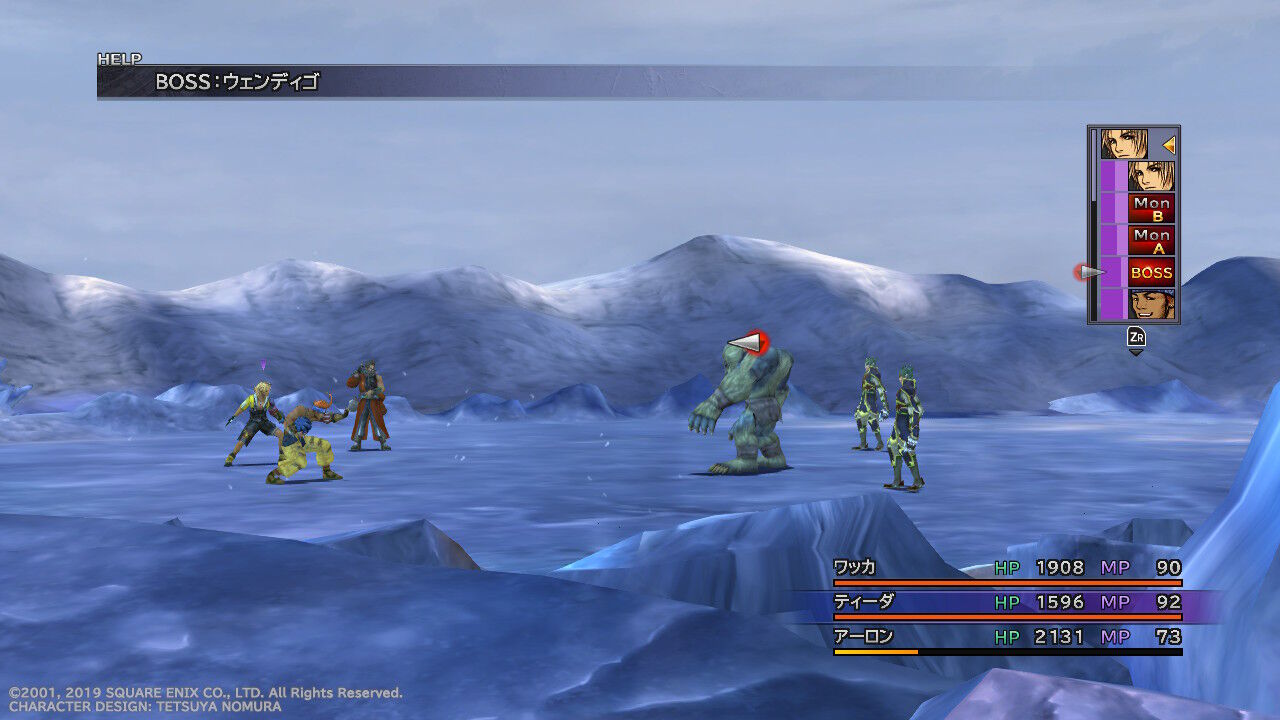Select the BOSS entry in turn order
Image resolution: width=1280 pixels, height=720 pixels.
(1151, 272)
